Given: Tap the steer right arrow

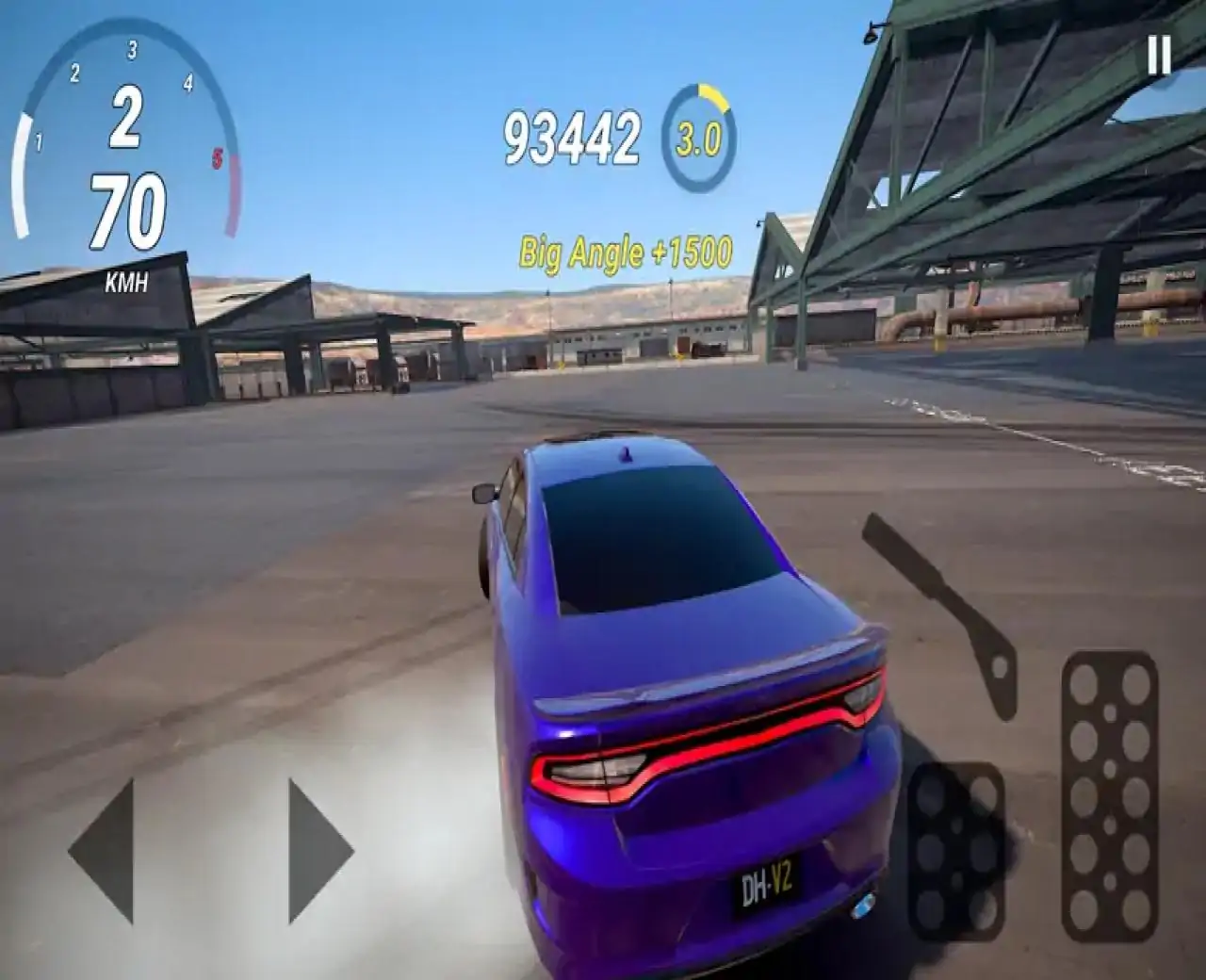Looking at the screenshot, I should pyautogui.click(x=318, y=851).
